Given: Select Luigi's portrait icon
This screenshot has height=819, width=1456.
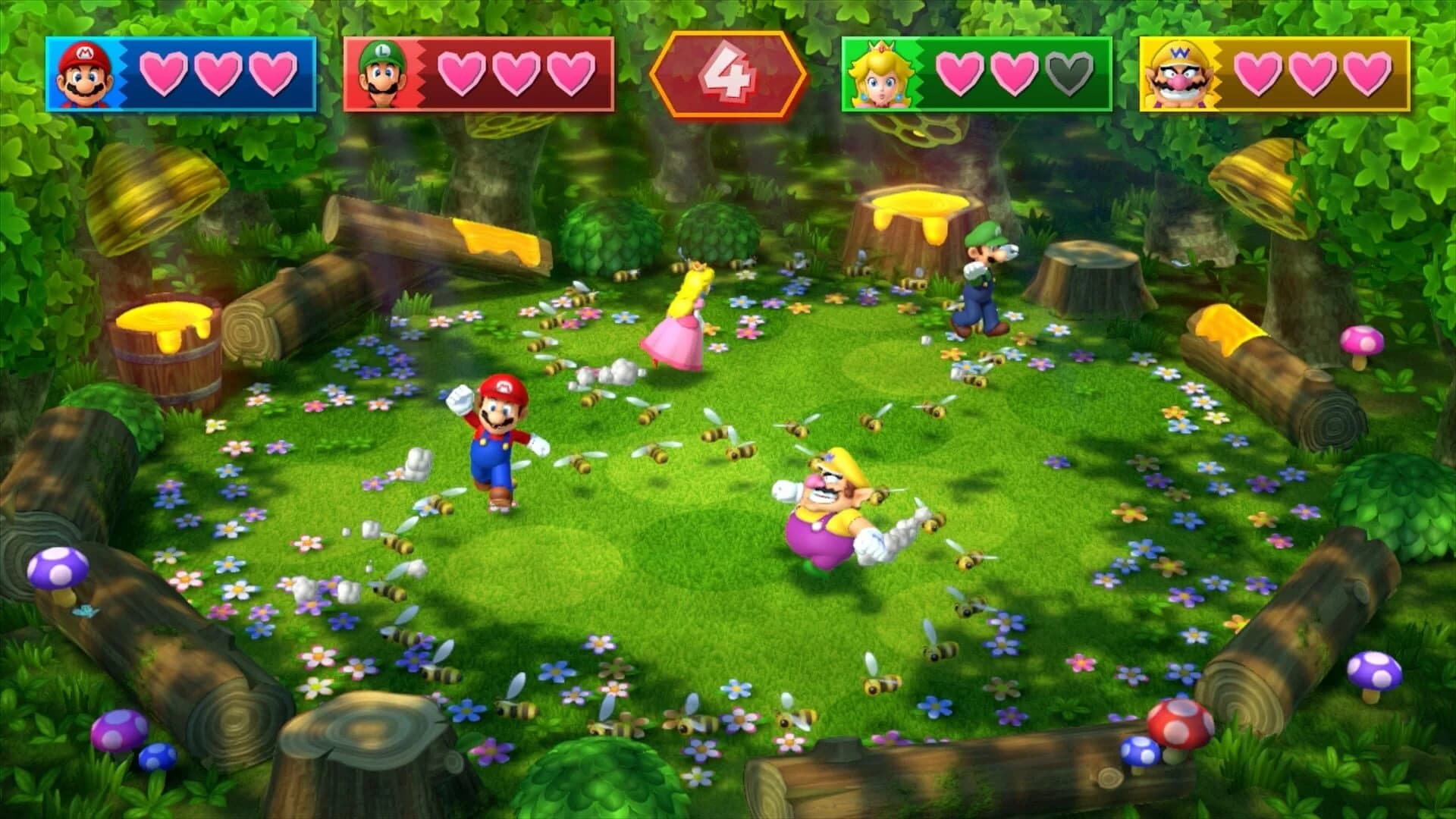Looking at the screenshot, I should click(x=383, y=73).
